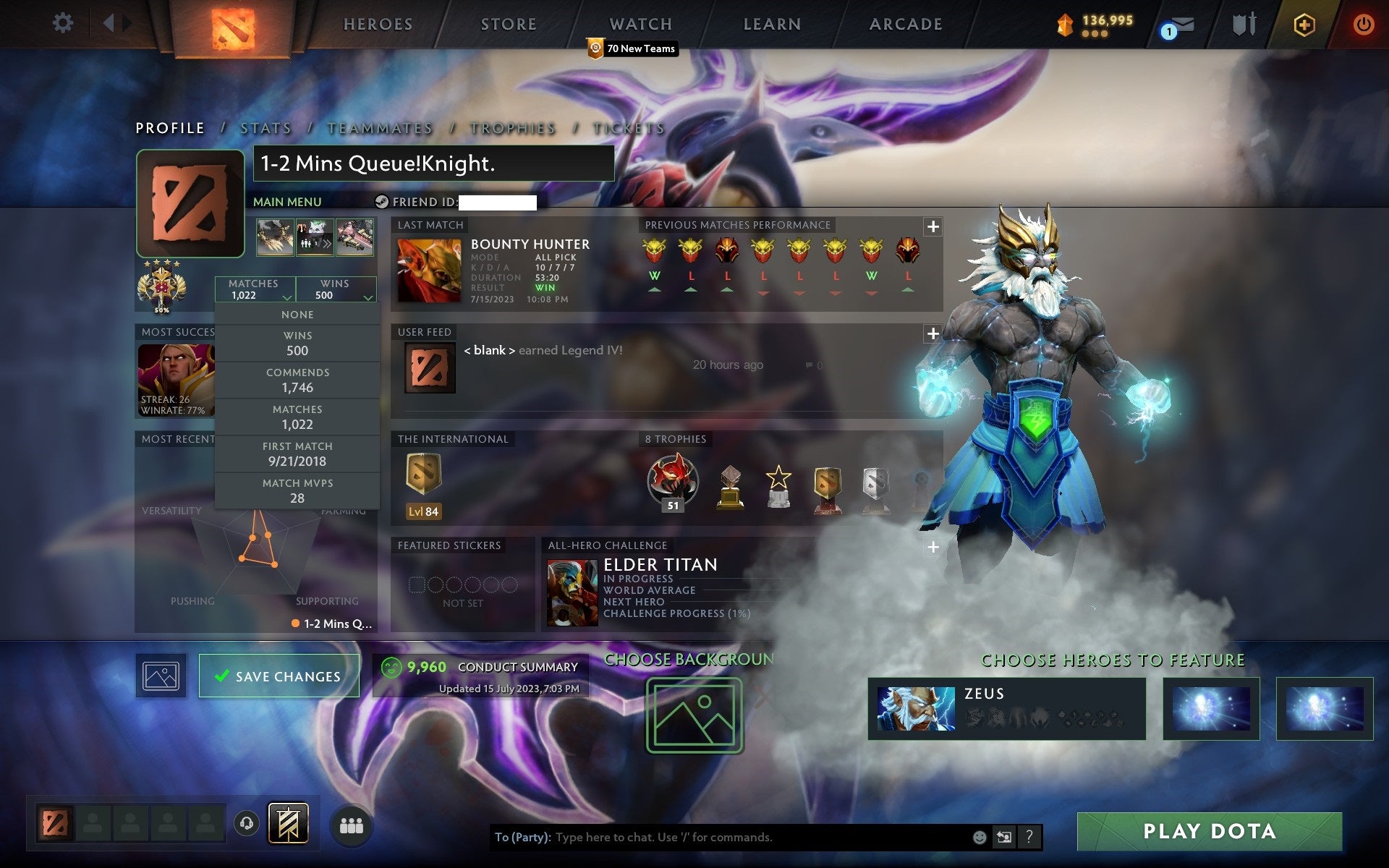
Task: Open the WATCH menu
Action: (640, 24)
